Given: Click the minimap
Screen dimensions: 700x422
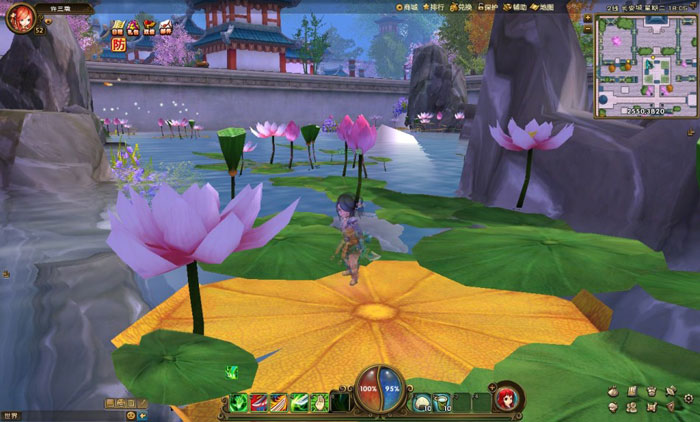Looking at the screenshot, I should pos(646,66).
